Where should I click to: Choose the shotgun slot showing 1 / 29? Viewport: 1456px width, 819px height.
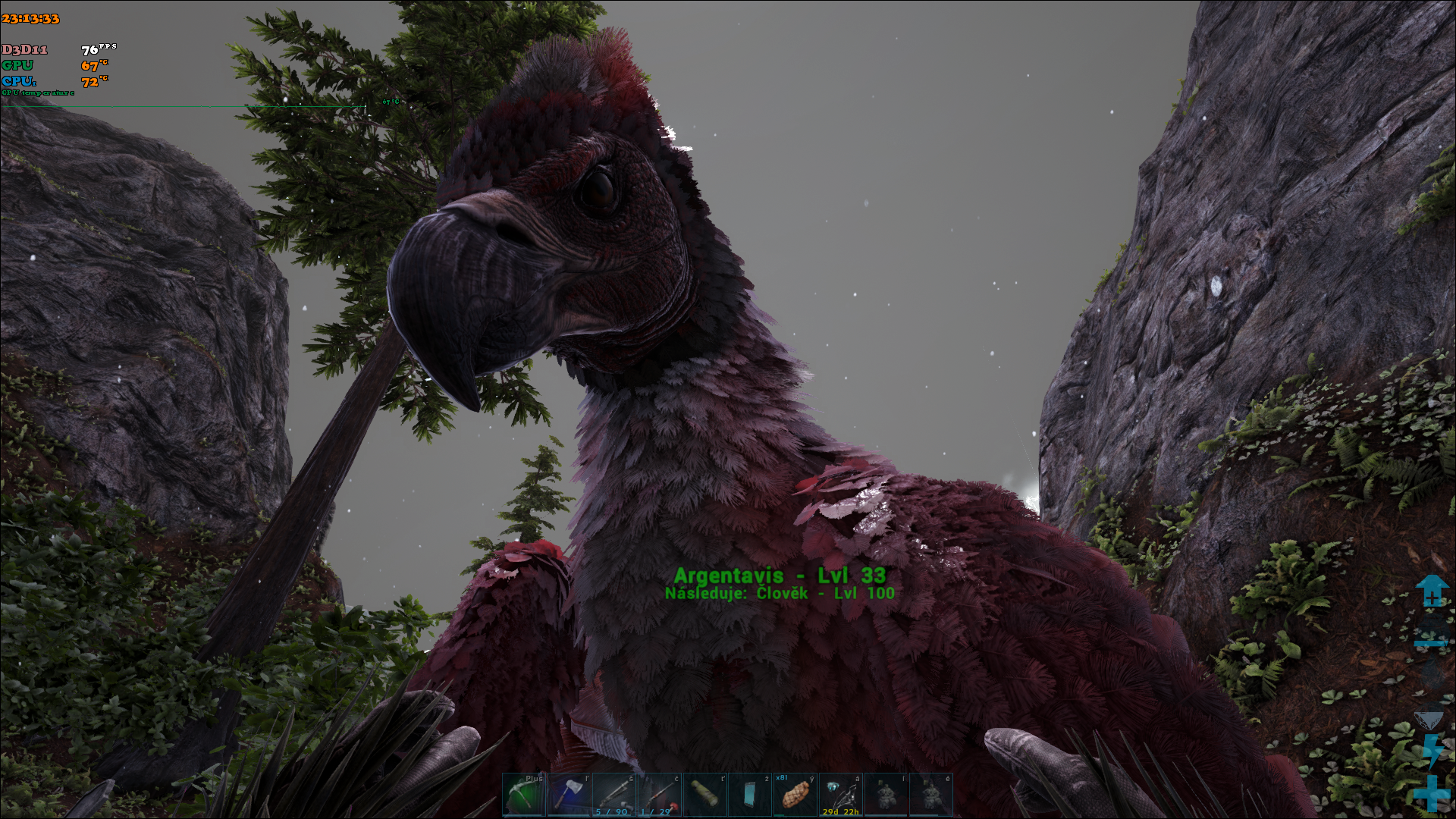(659, 794)
